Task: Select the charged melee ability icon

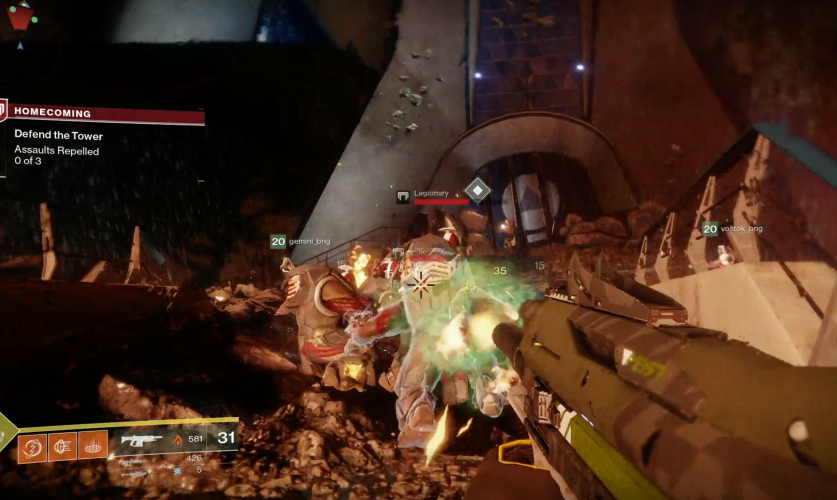Action: pyautogui.click(x=62, y=446)
